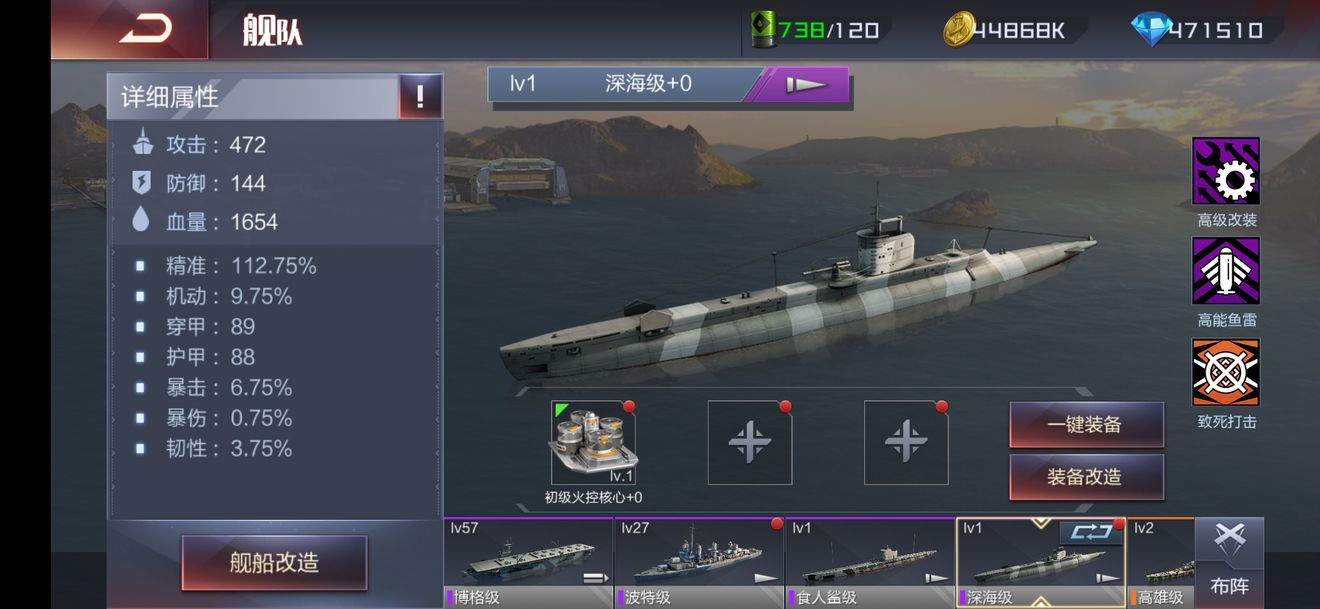Tap the gold coin currency counter
This screenshot has width=1320, height=609.
click(1005, 30)
